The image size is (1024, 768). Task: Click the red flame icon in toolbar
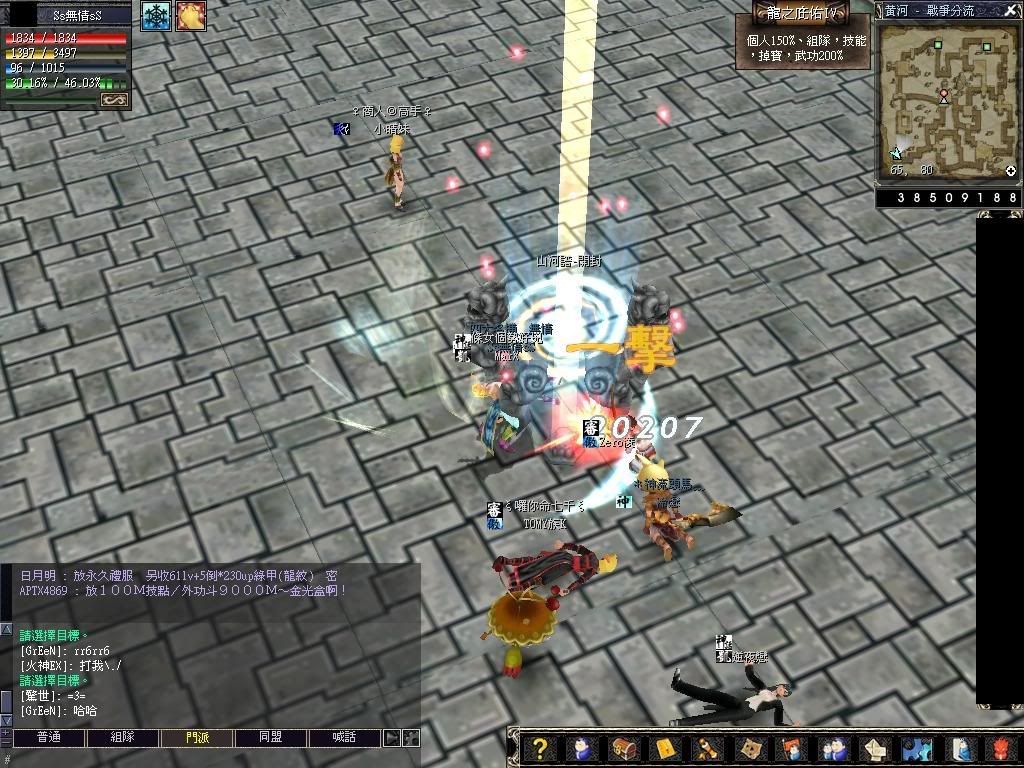point(1001,748)
